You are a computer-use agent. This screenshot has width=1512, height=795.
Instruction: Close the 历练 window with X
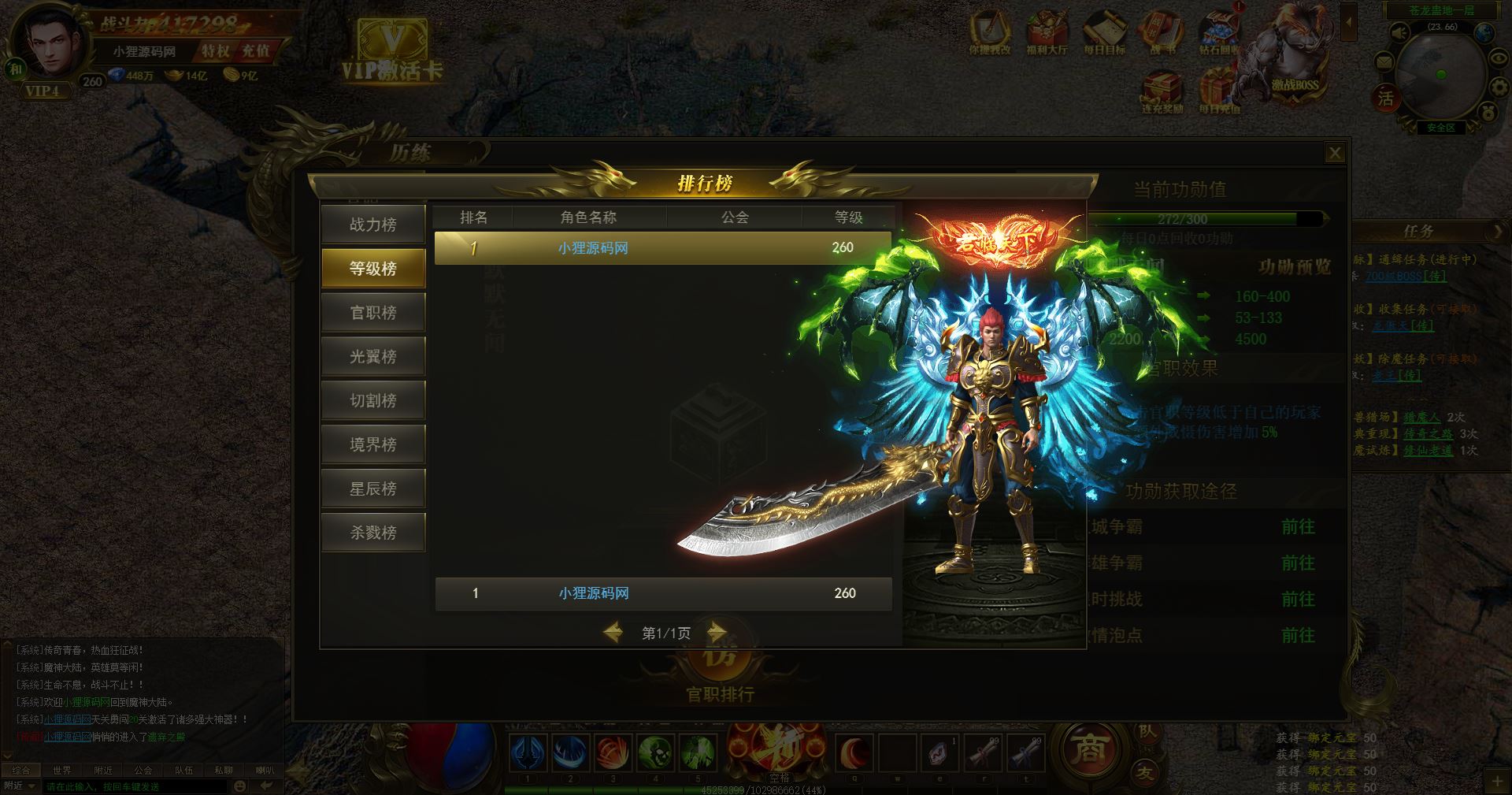pos(1334,153)
